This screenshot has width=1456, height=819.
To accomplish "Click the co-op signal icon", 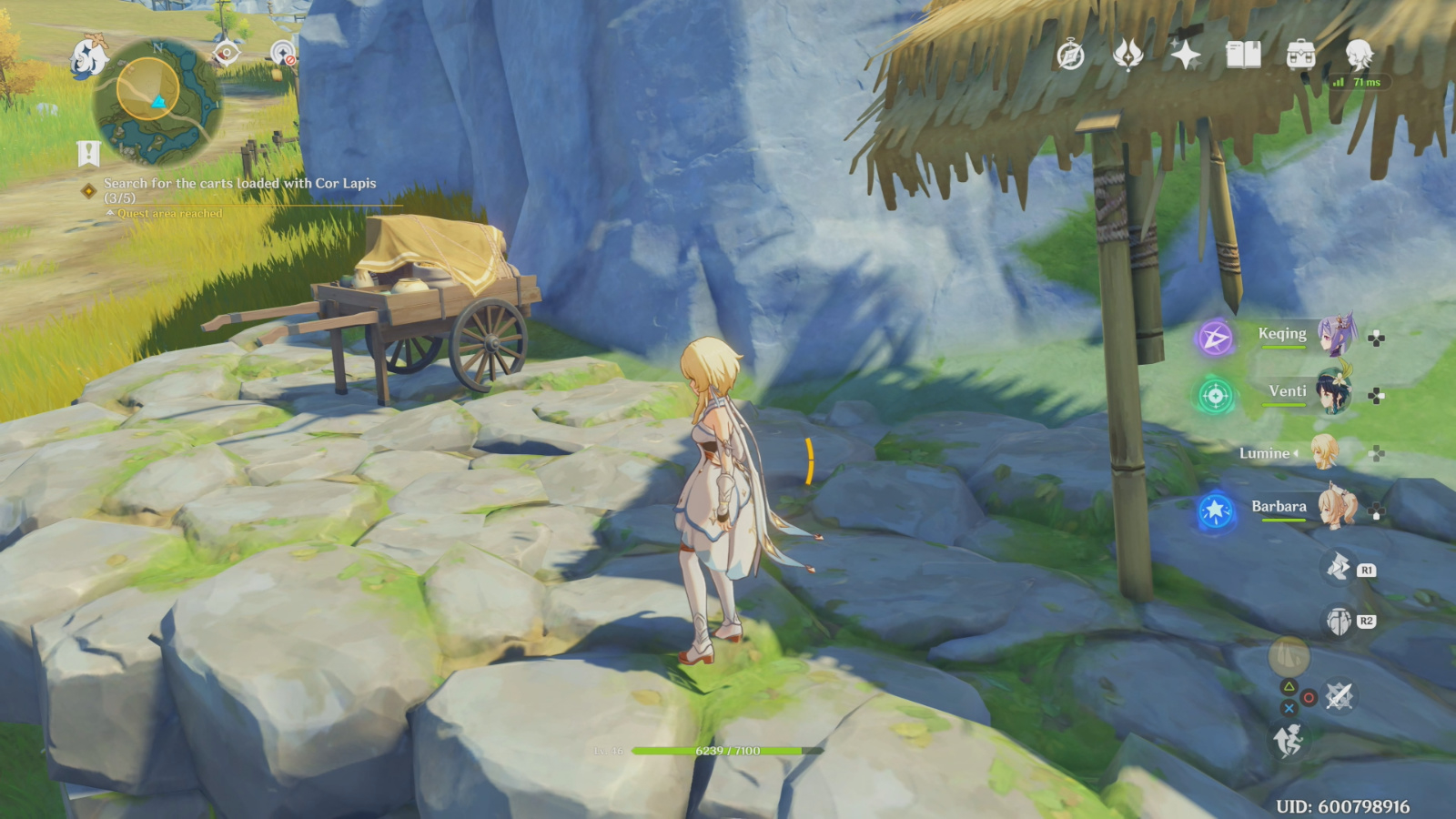I will coord(284,55).
